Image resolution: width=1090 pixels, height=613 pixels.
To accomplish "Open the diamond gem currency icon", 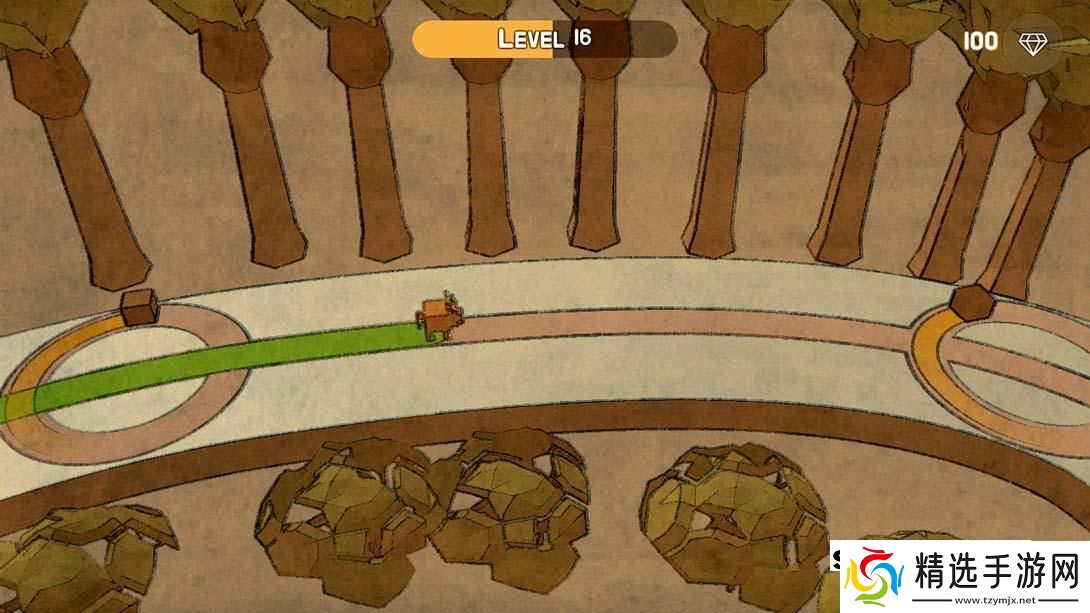I will 1032,42.
